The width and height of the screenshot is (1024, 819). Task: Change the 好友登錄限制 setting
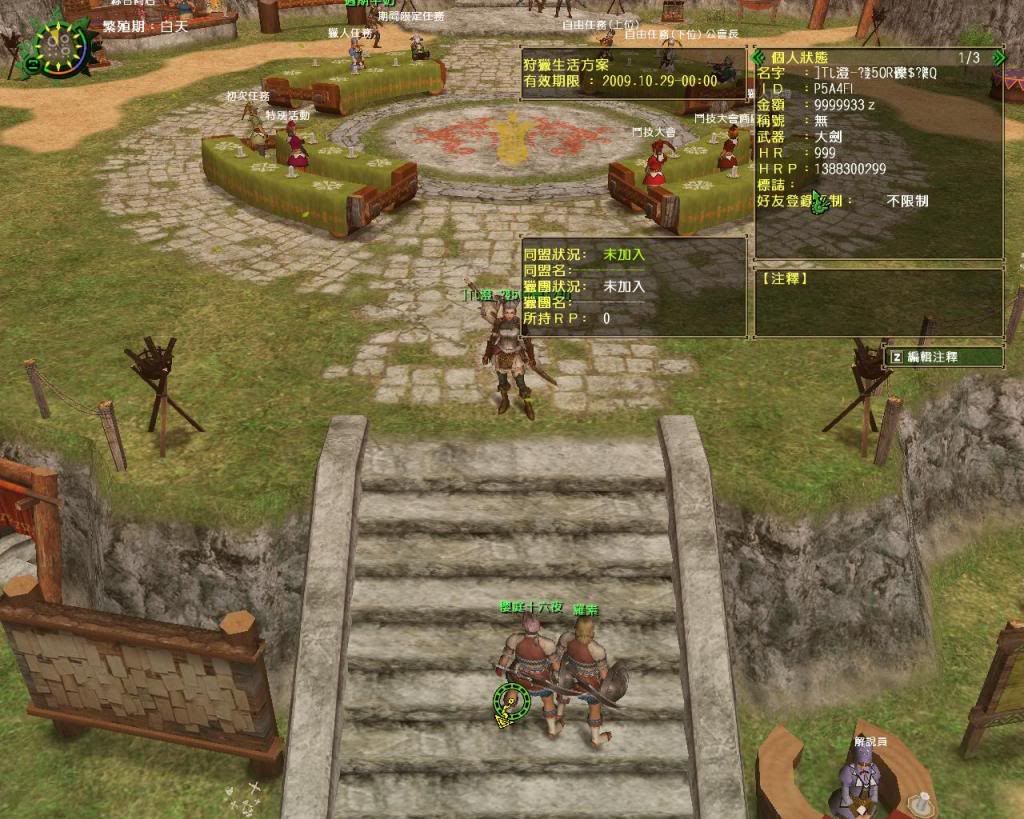tap(907, 201)
